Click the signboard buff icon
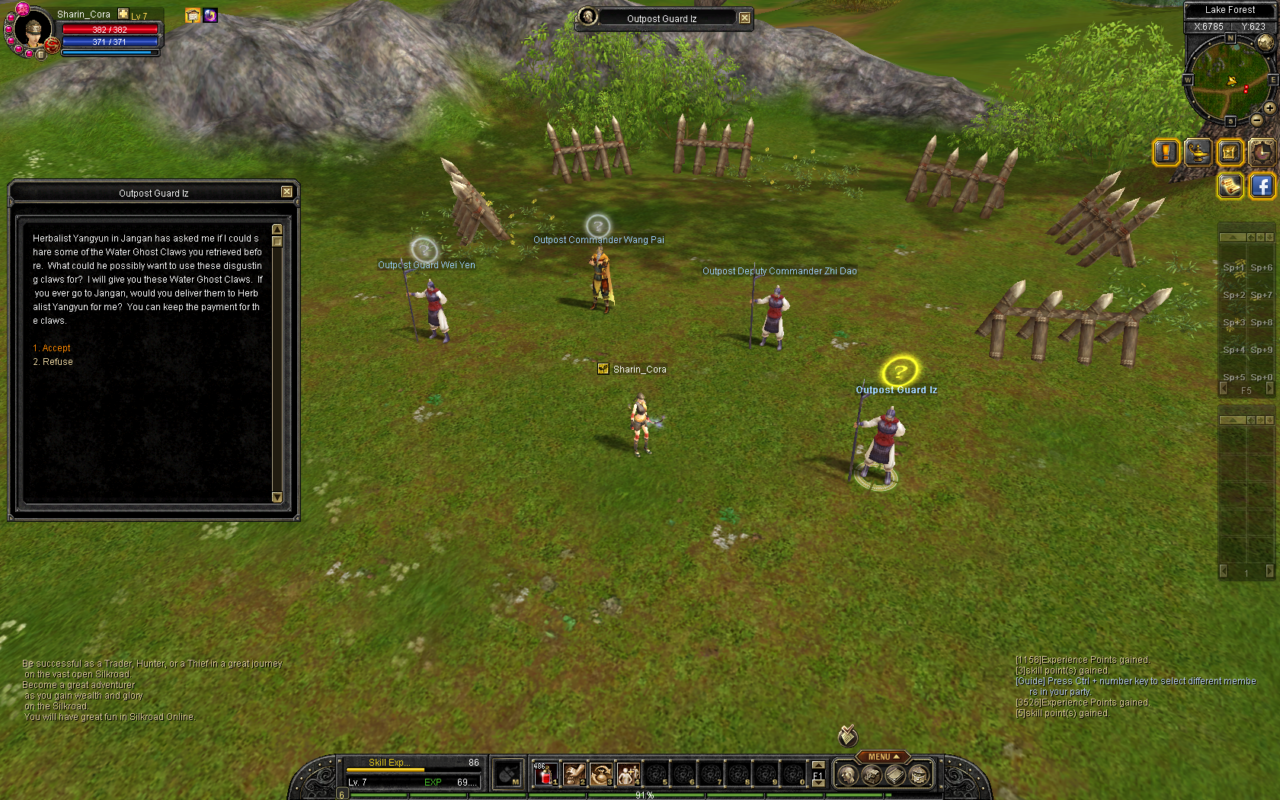The width and height of the screenshot is (1280, 800). (x=193, y=15)
